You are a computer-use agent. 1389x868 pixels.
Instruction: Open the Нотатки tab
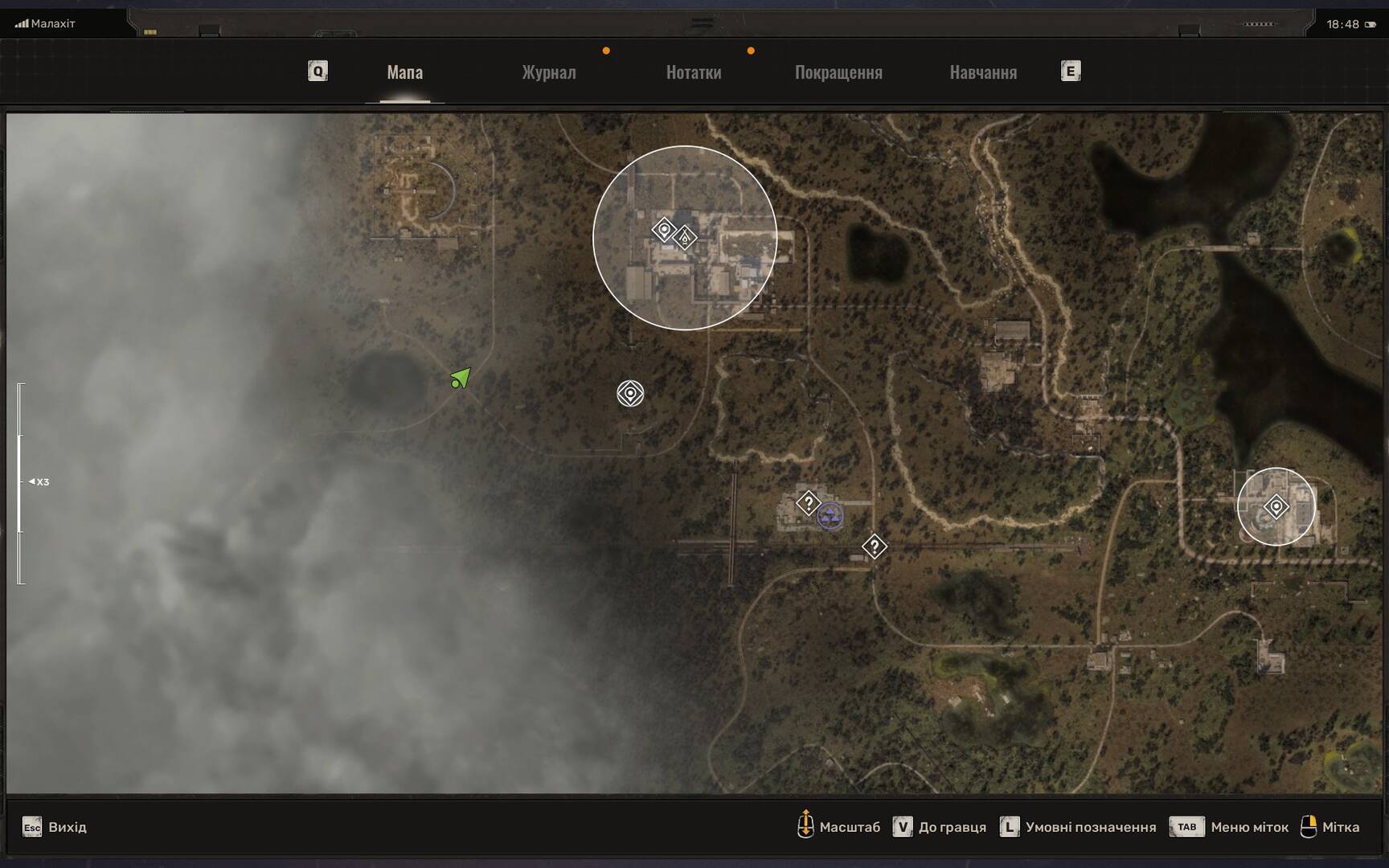point(693,72)
